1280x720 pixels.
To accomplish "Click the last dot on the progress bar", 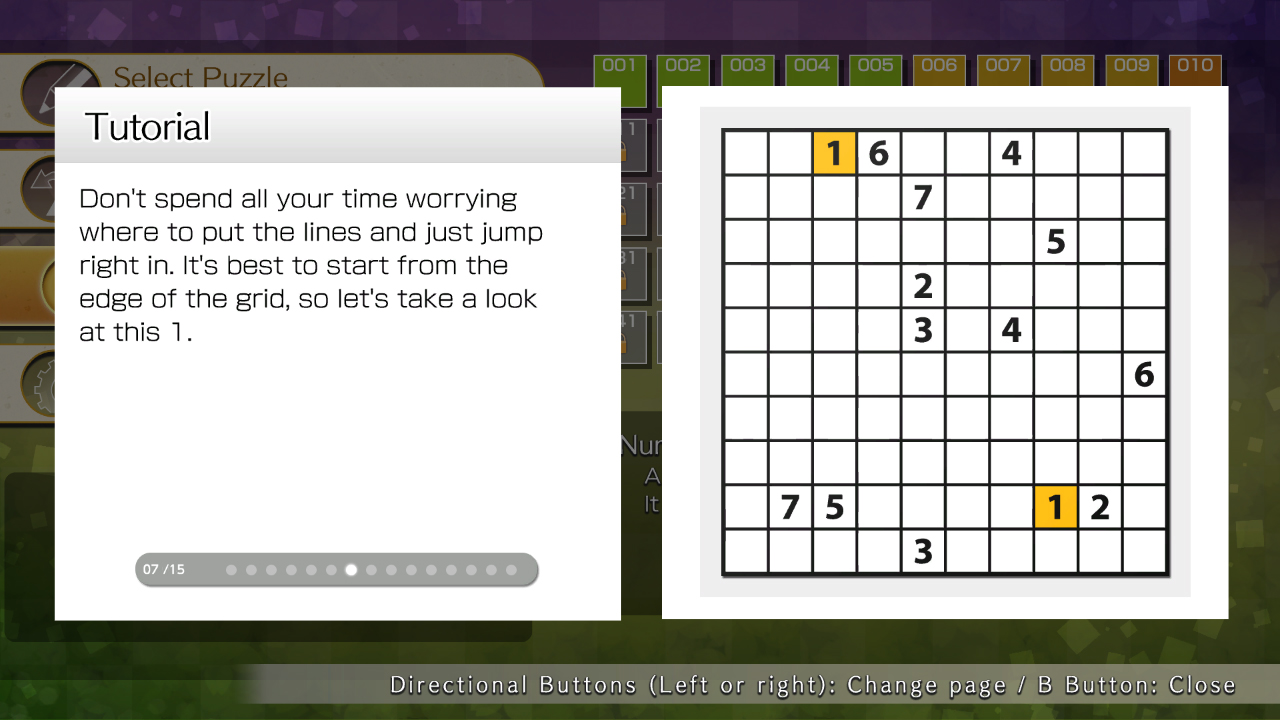I will (511, 569).
